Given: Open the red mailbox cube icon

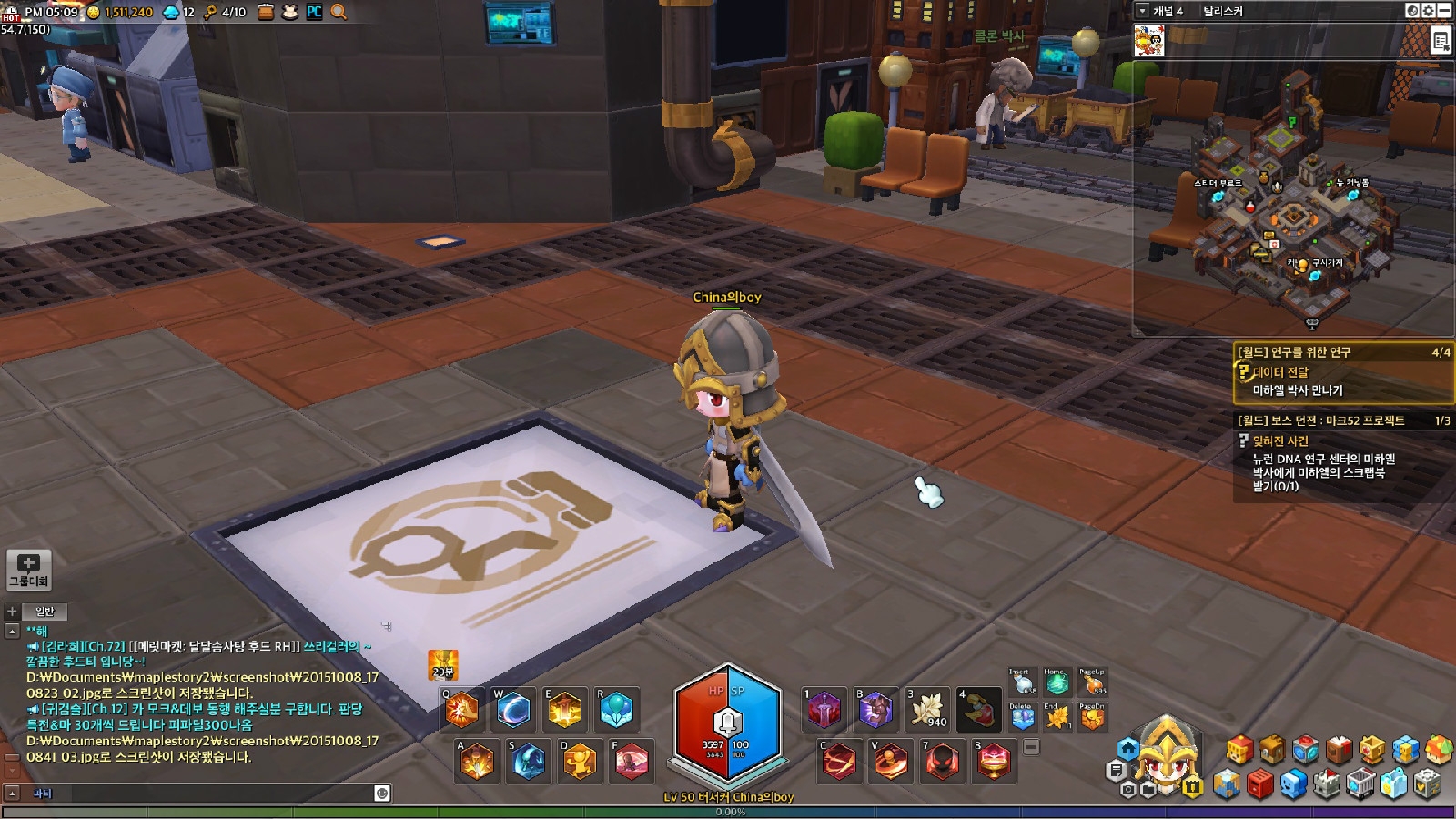Looking at the screenshot, I should [x=1259, y=784].
